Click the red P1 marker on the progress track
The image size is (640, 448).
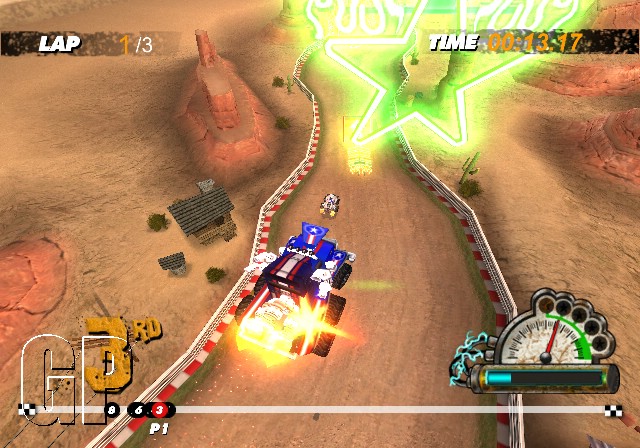[158, 409]
